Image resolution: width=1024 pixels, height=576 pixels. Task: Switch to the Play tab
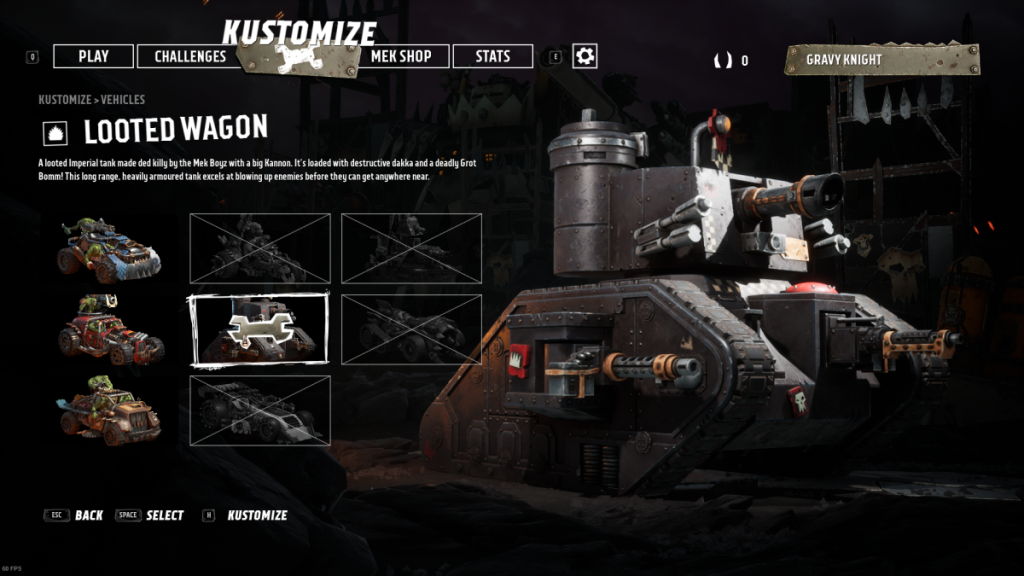click(93, 56)
